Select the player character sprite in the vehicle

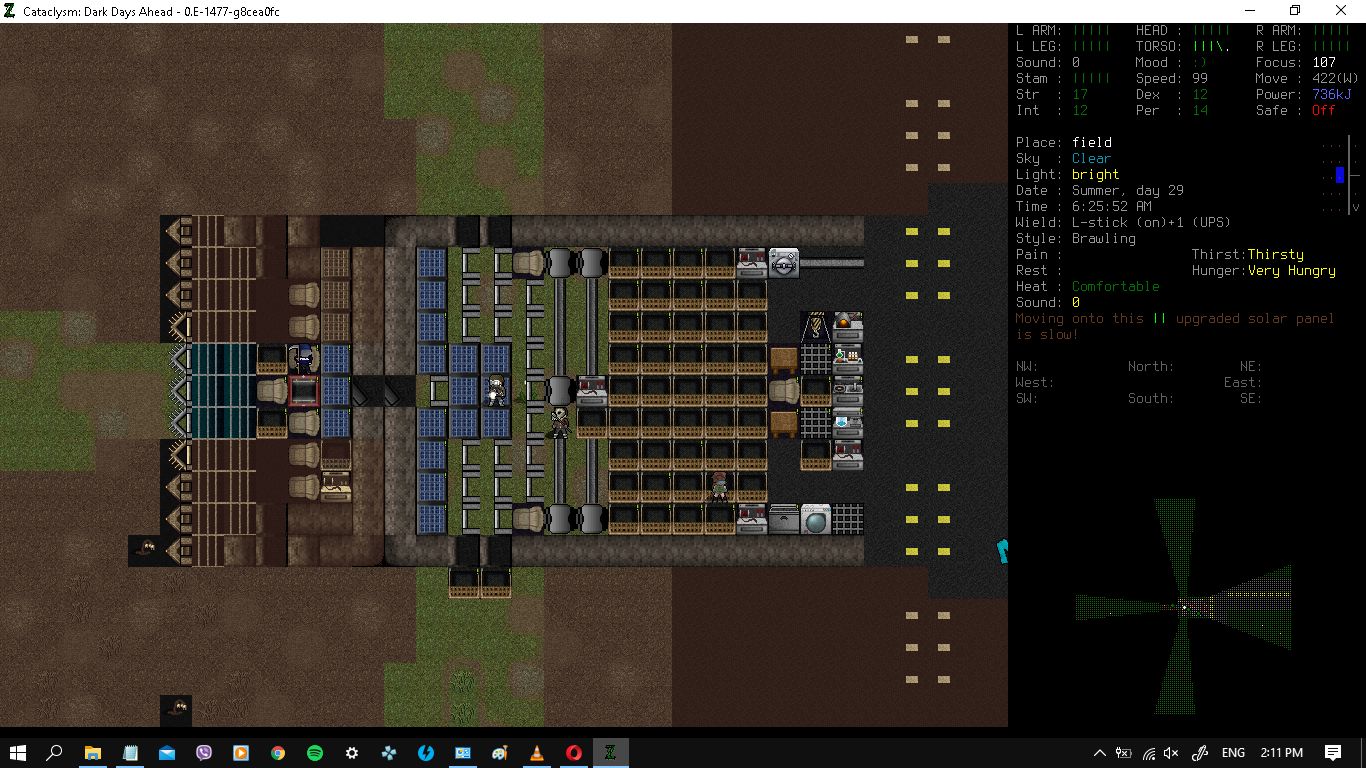tap(497, 392)
